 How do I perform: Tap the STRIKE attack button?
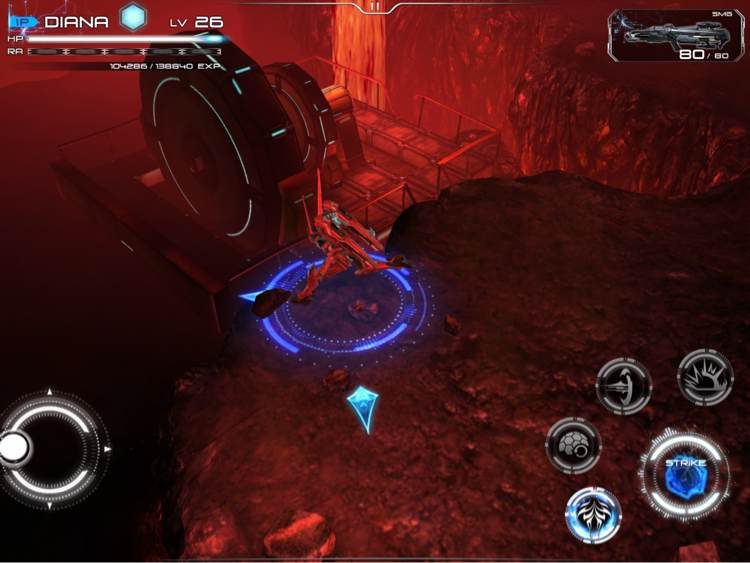click(x=685, y=475)
